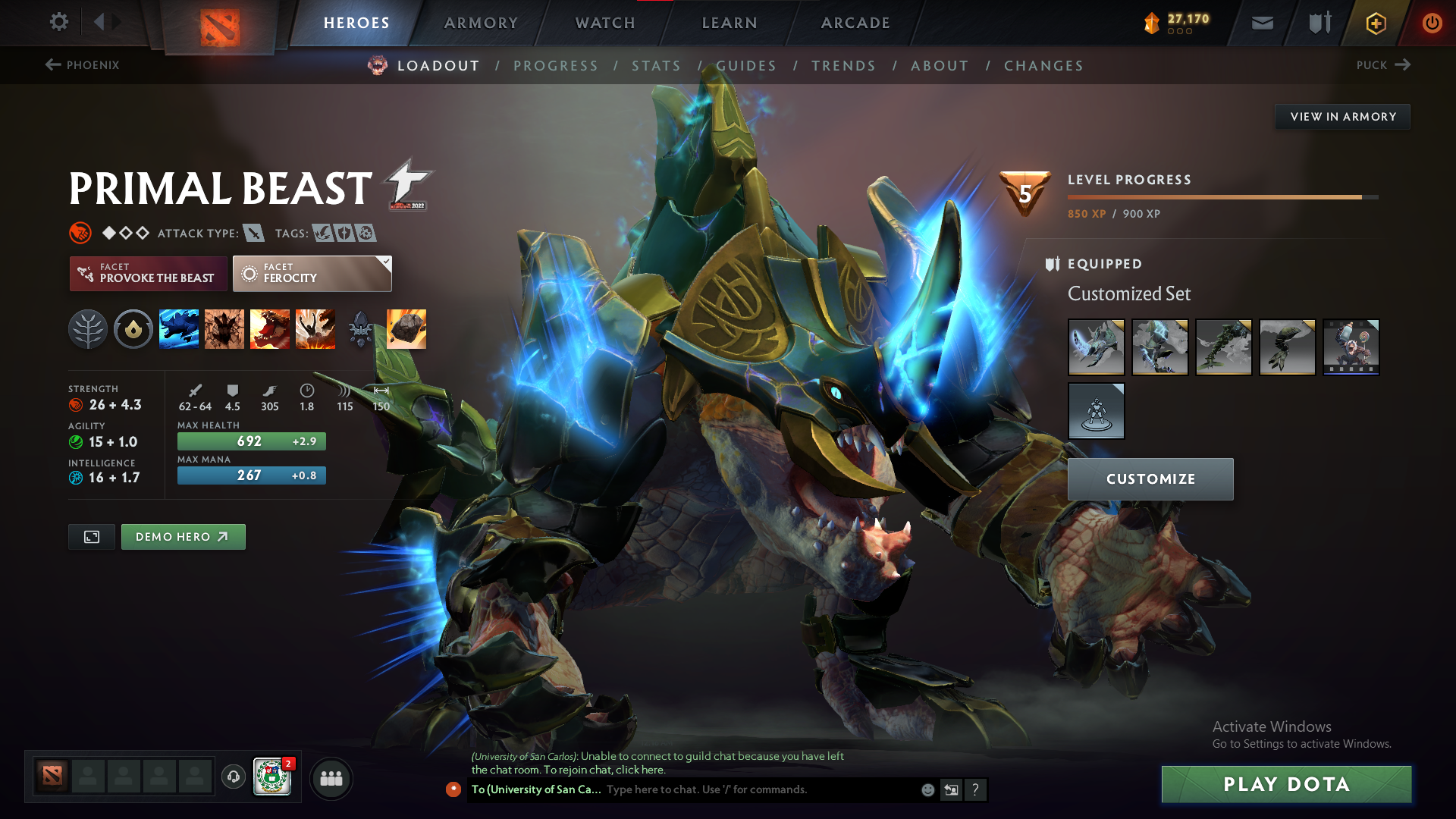Open the Uproar ability icon
Image resolution: width=1456 pixels, height=819 pixels.
click(270, 328)
